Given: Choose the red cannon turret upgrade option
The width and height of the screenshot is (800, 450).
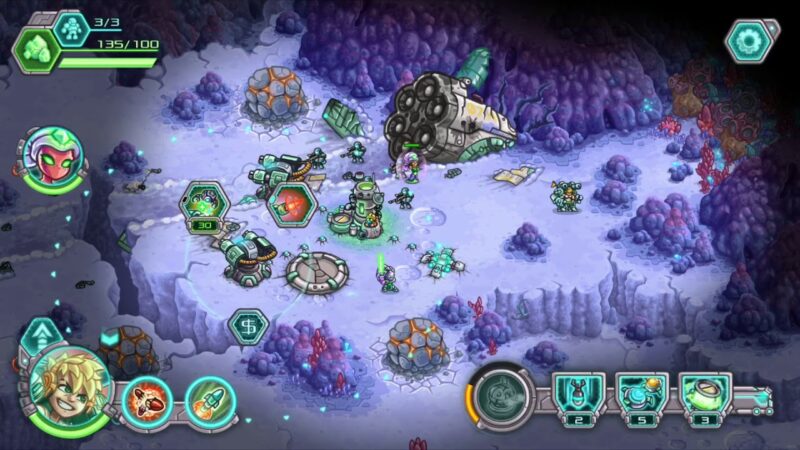Looking at the screenshot, I should [292, 202].
